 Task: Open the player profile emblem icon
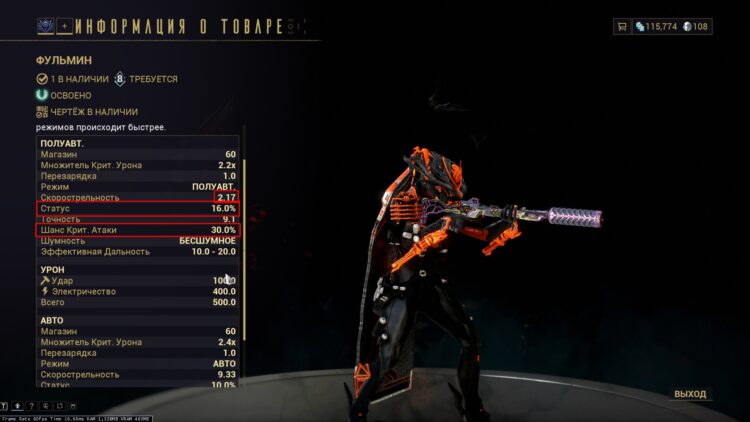(45, 25)
